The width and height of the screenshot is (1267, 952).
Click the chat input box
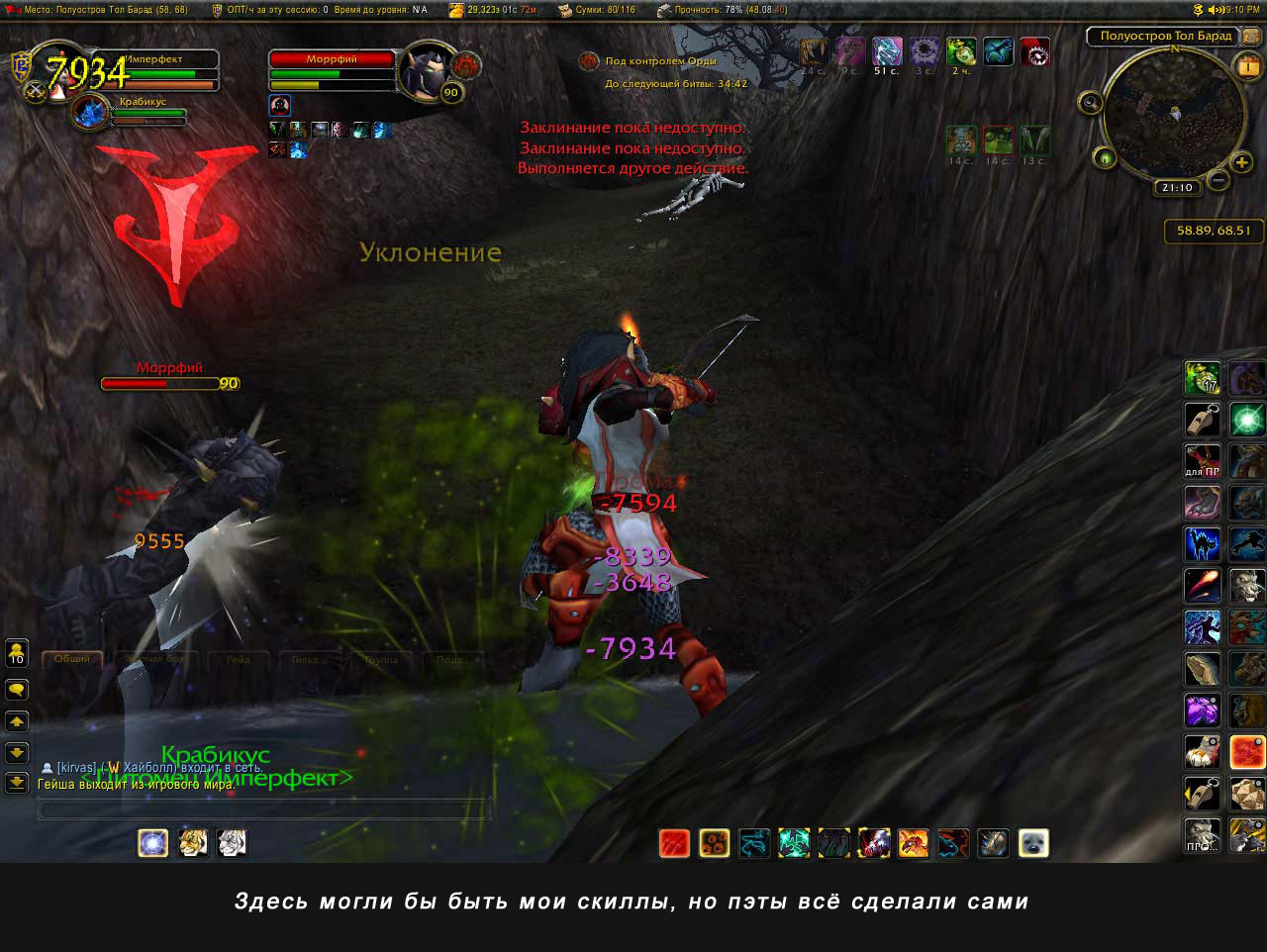263,810
